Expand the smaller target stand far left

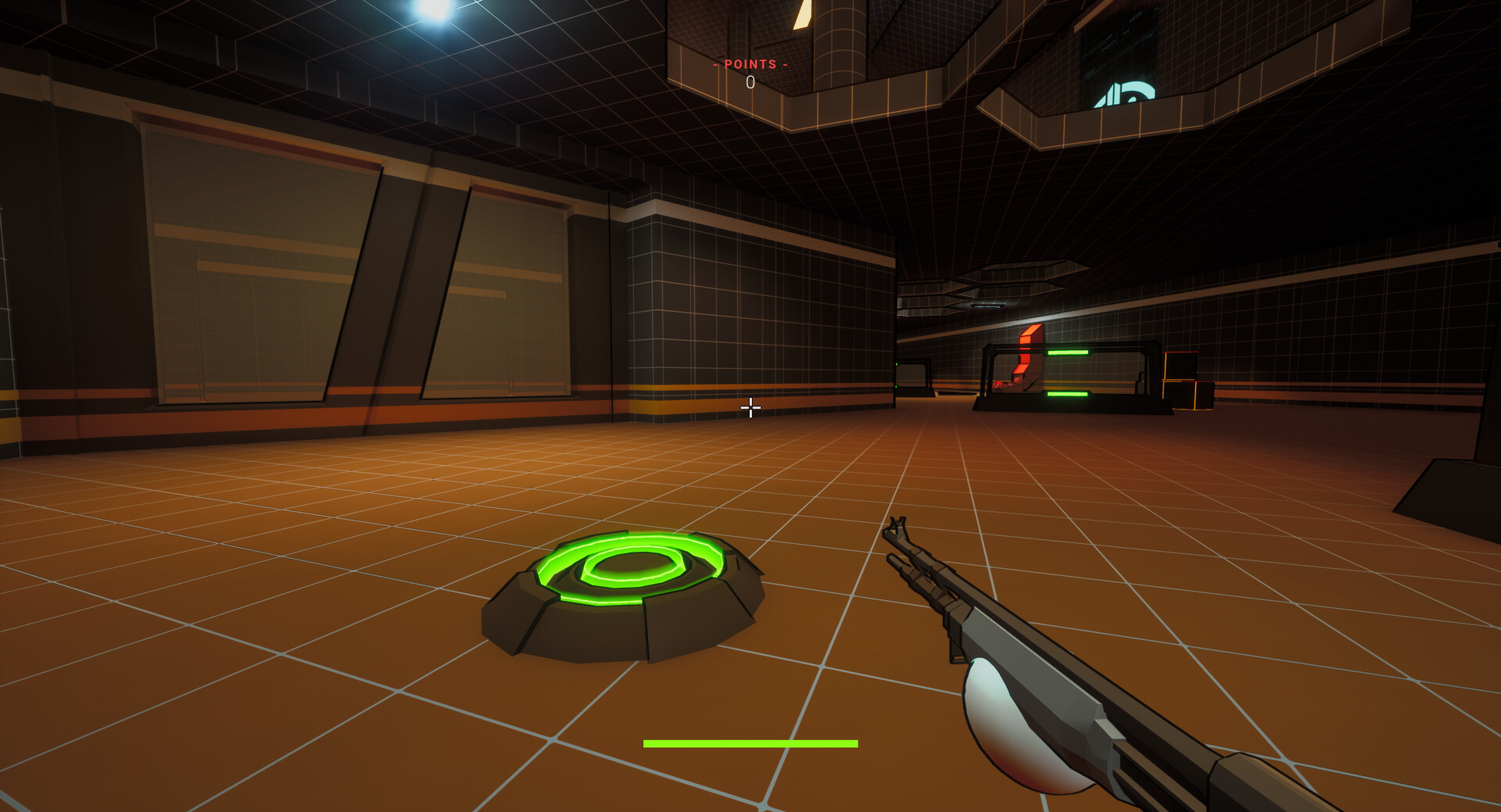912,375
